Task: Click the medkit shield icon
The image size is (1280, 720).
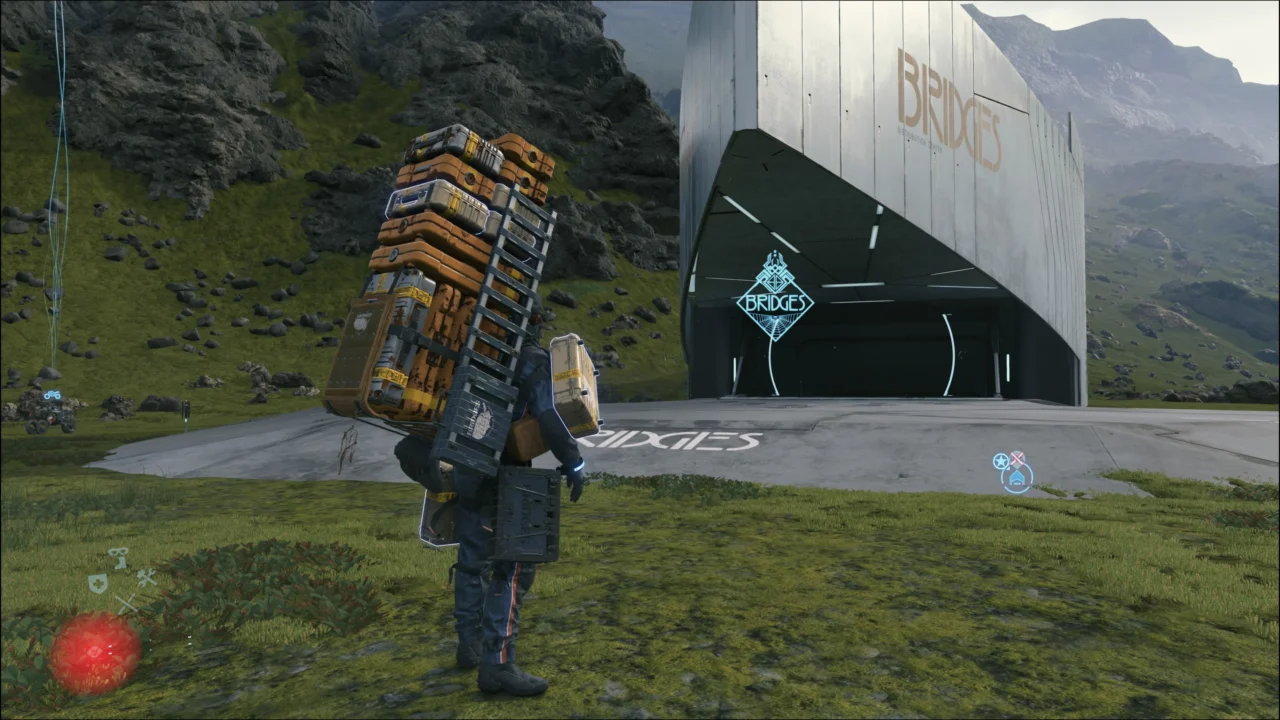Action: pyautogui.click(x=98, y=582)
